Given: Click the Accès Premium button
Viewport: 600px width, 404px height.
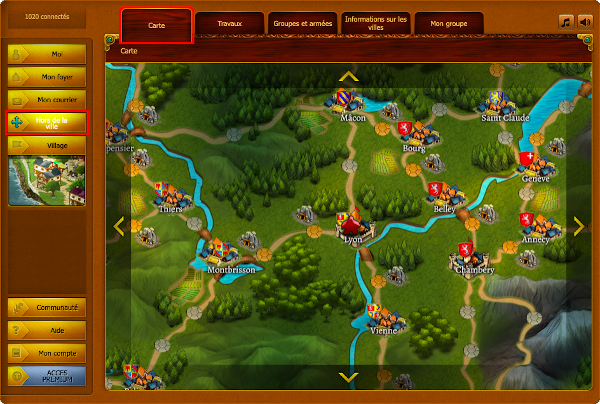Looking at the screenshot, I should (x=47, y=377).
